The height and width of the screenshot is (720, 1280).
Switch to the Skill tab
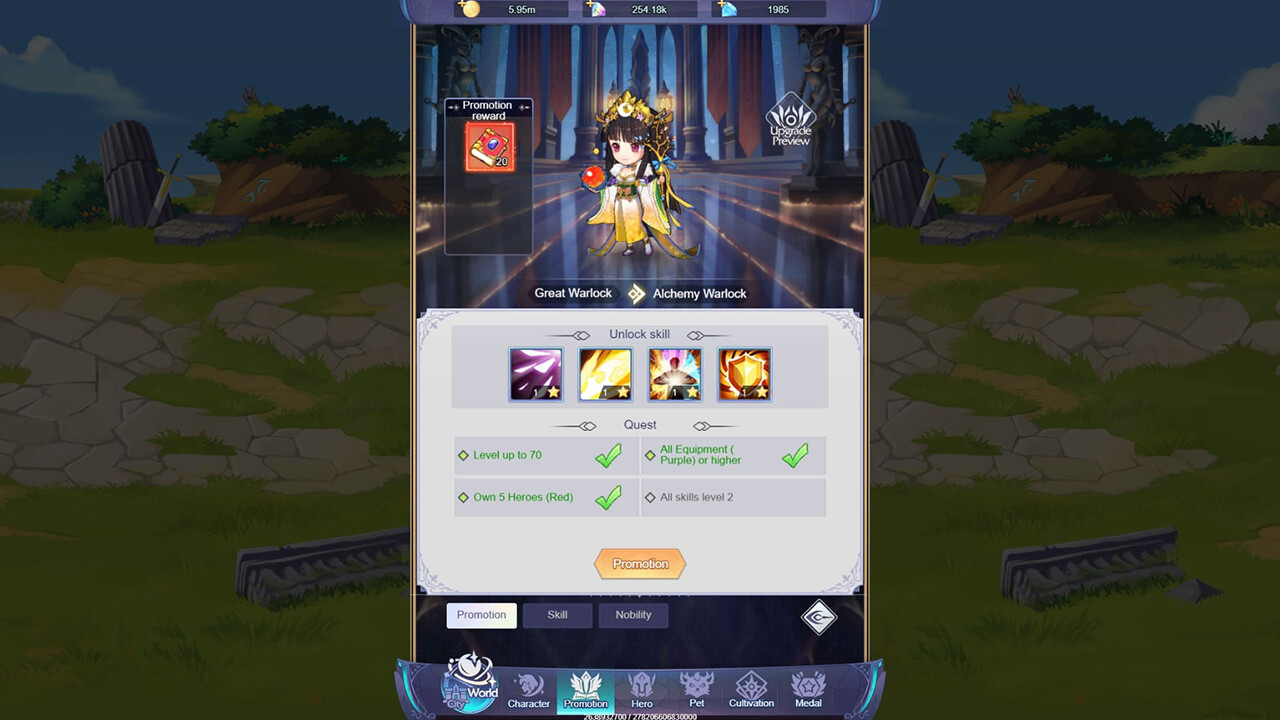coord(557,615)
